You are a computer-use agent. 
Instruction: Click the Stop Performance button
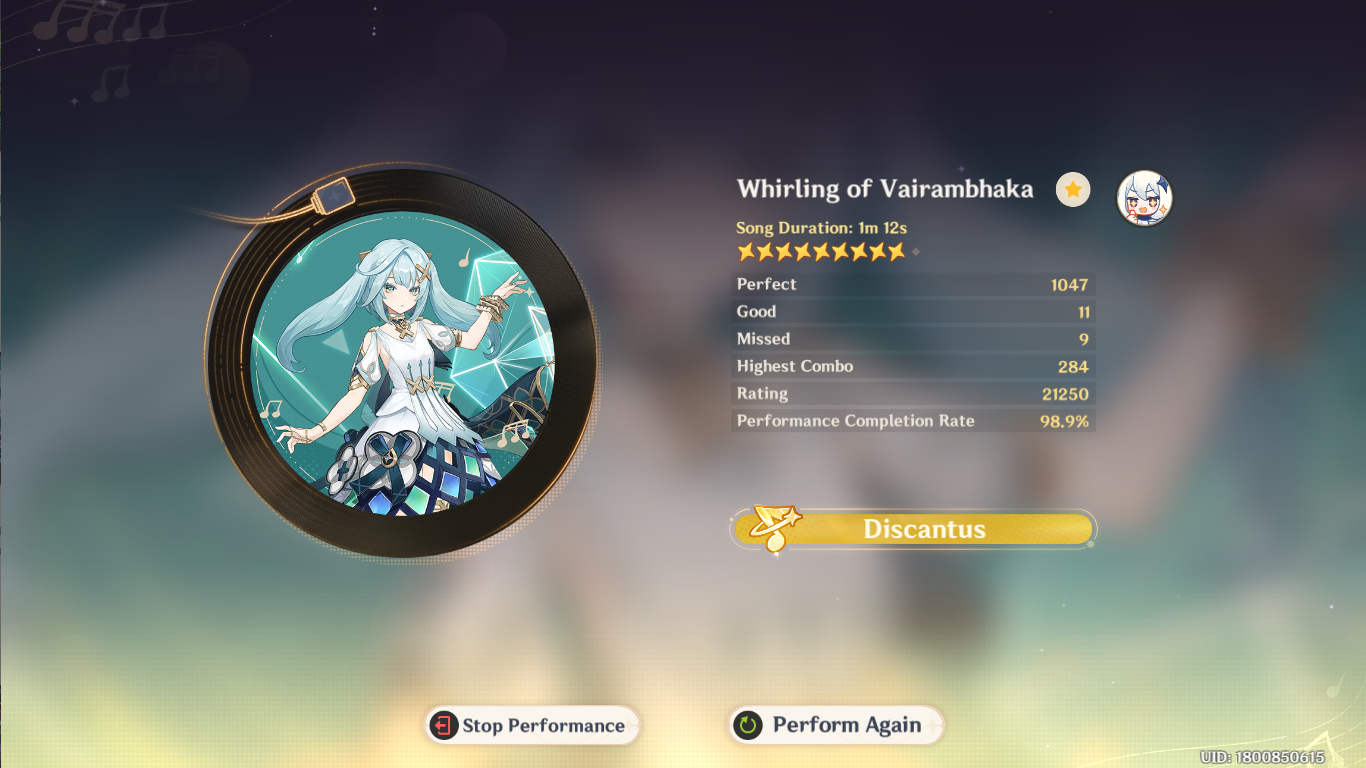[x=532, y=726]
